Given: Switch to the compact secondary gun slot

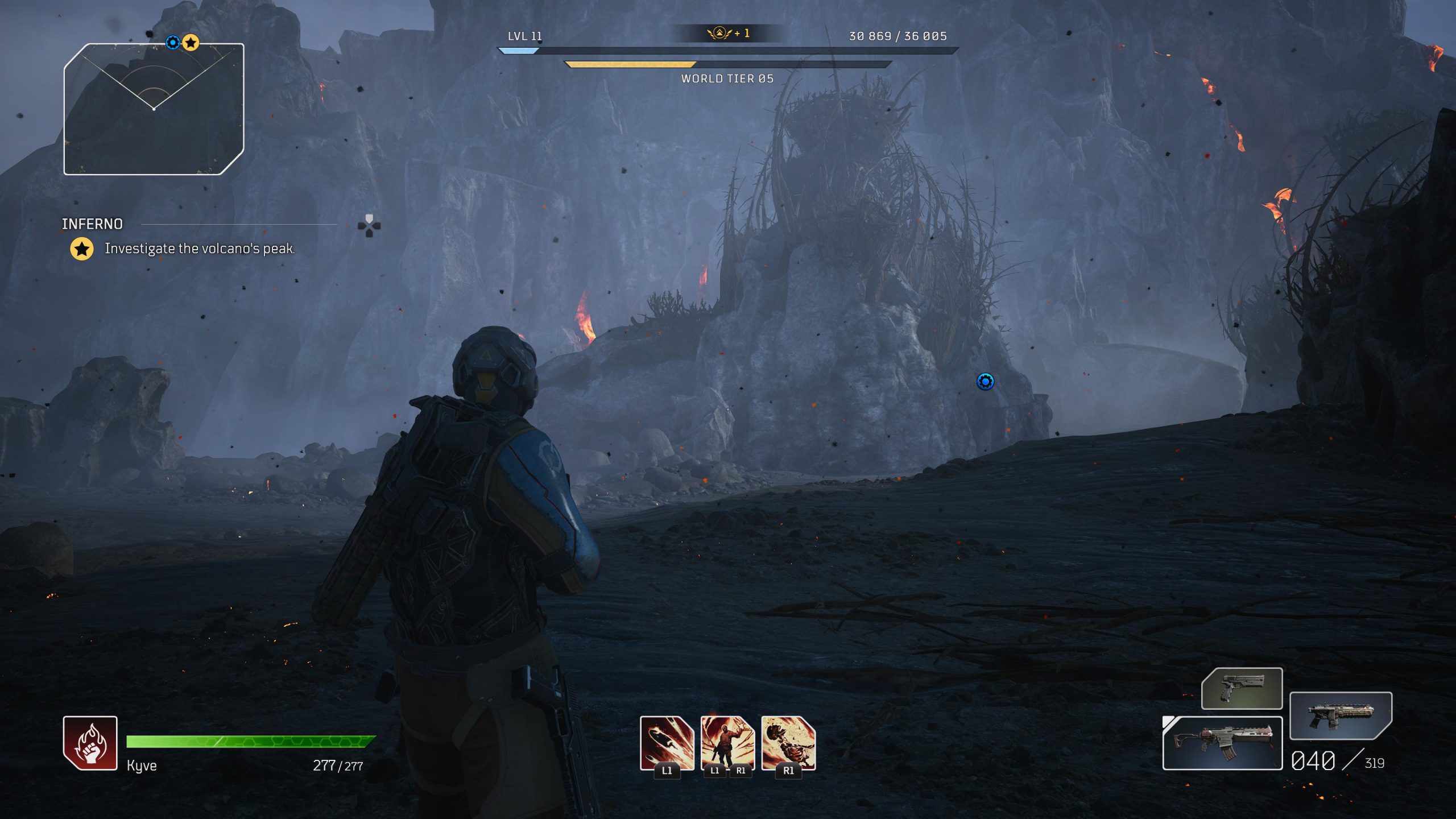Looking at the screenshot, I should point(1340,715).
